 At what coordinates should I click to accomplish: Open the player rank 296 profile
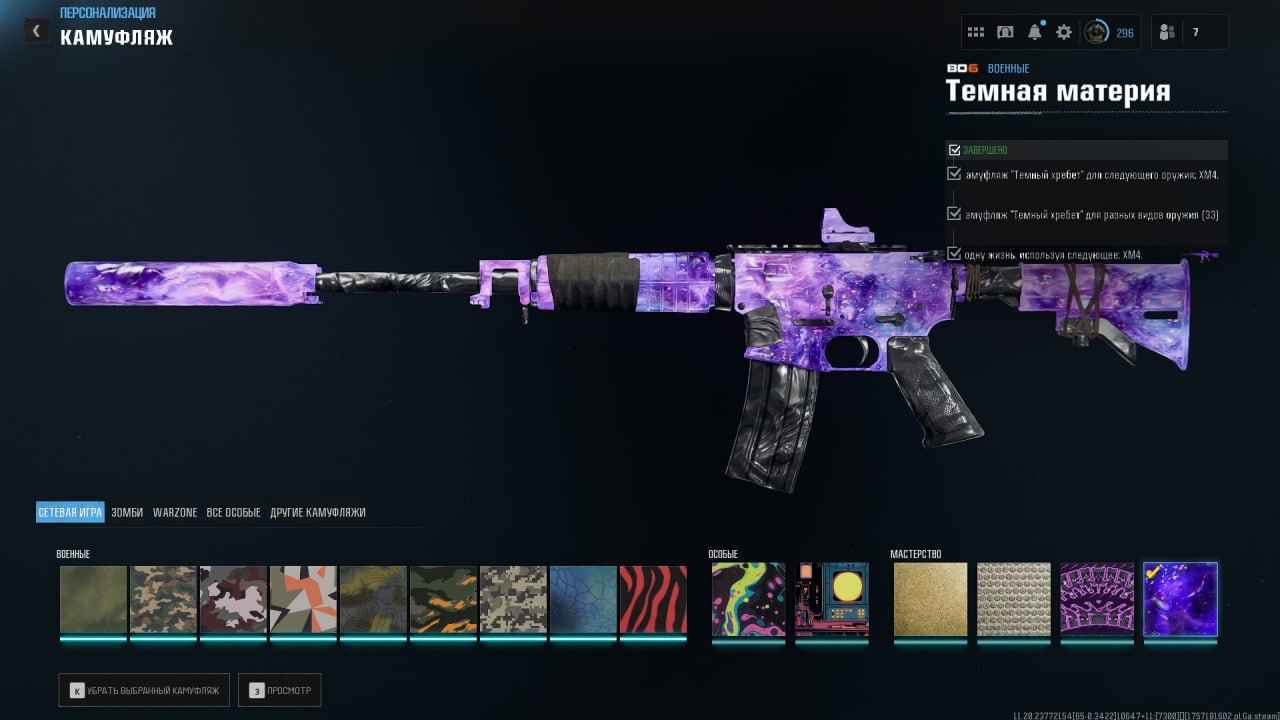coord(1110,33)
